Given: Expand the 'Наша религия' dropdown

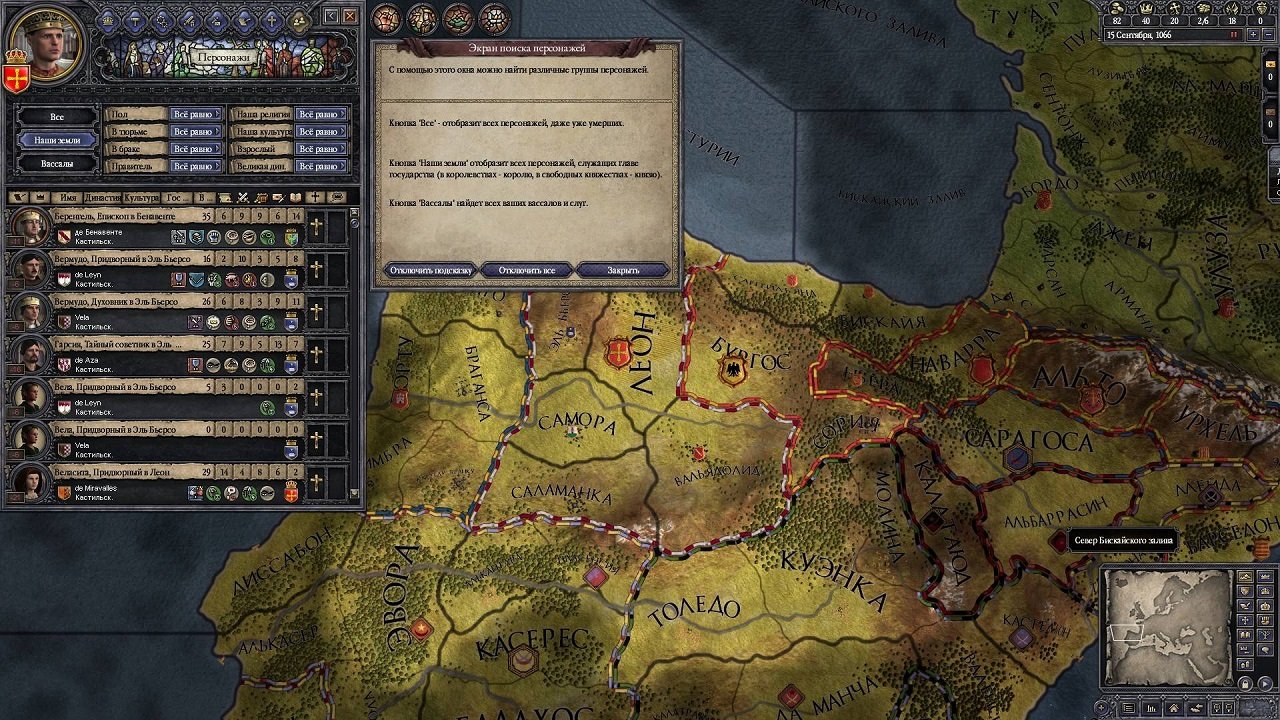Looking at the screenshot, I should coord(322,112).
